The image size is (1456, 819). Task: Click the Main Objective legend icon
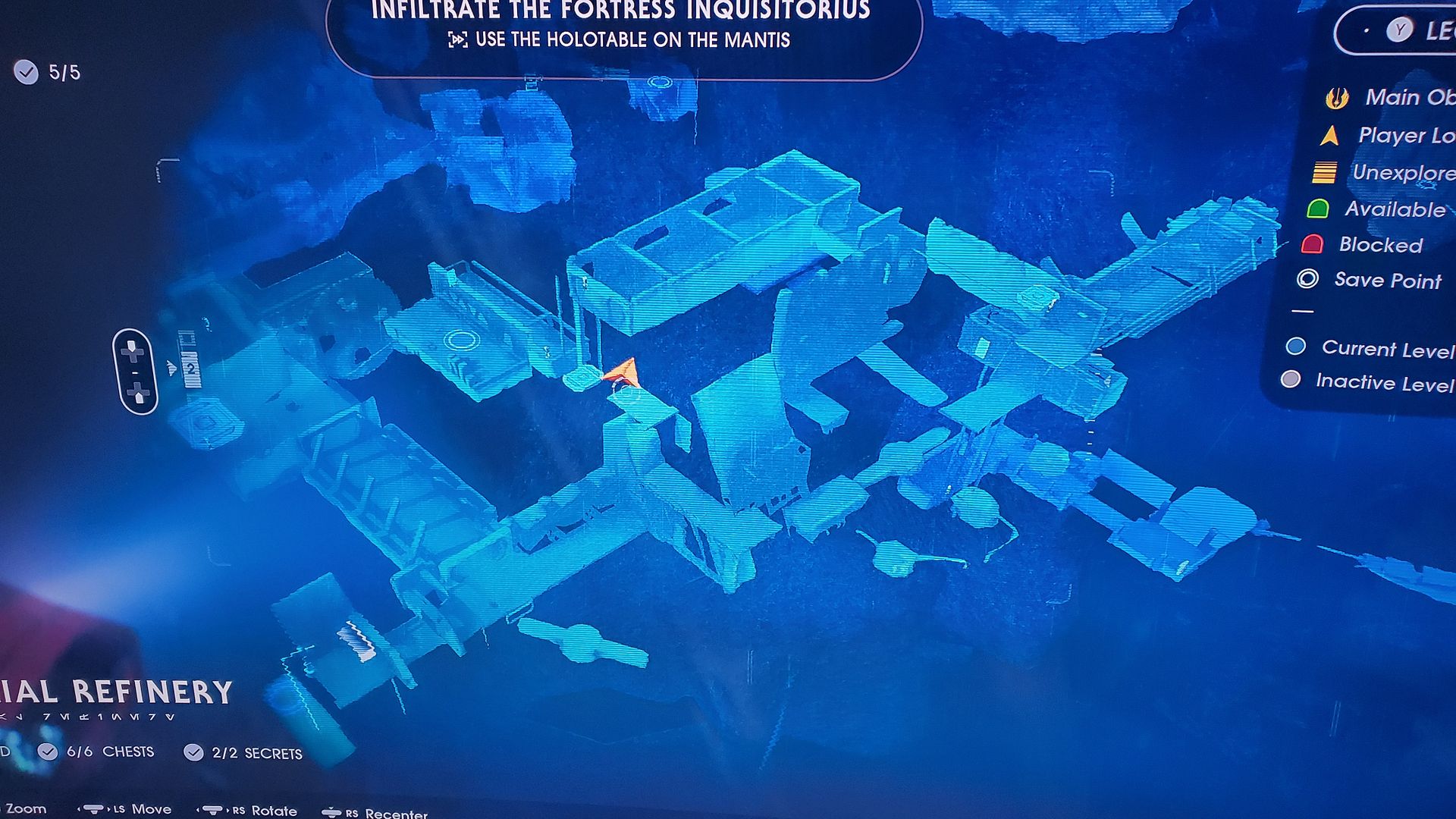tap(1338, 97)
